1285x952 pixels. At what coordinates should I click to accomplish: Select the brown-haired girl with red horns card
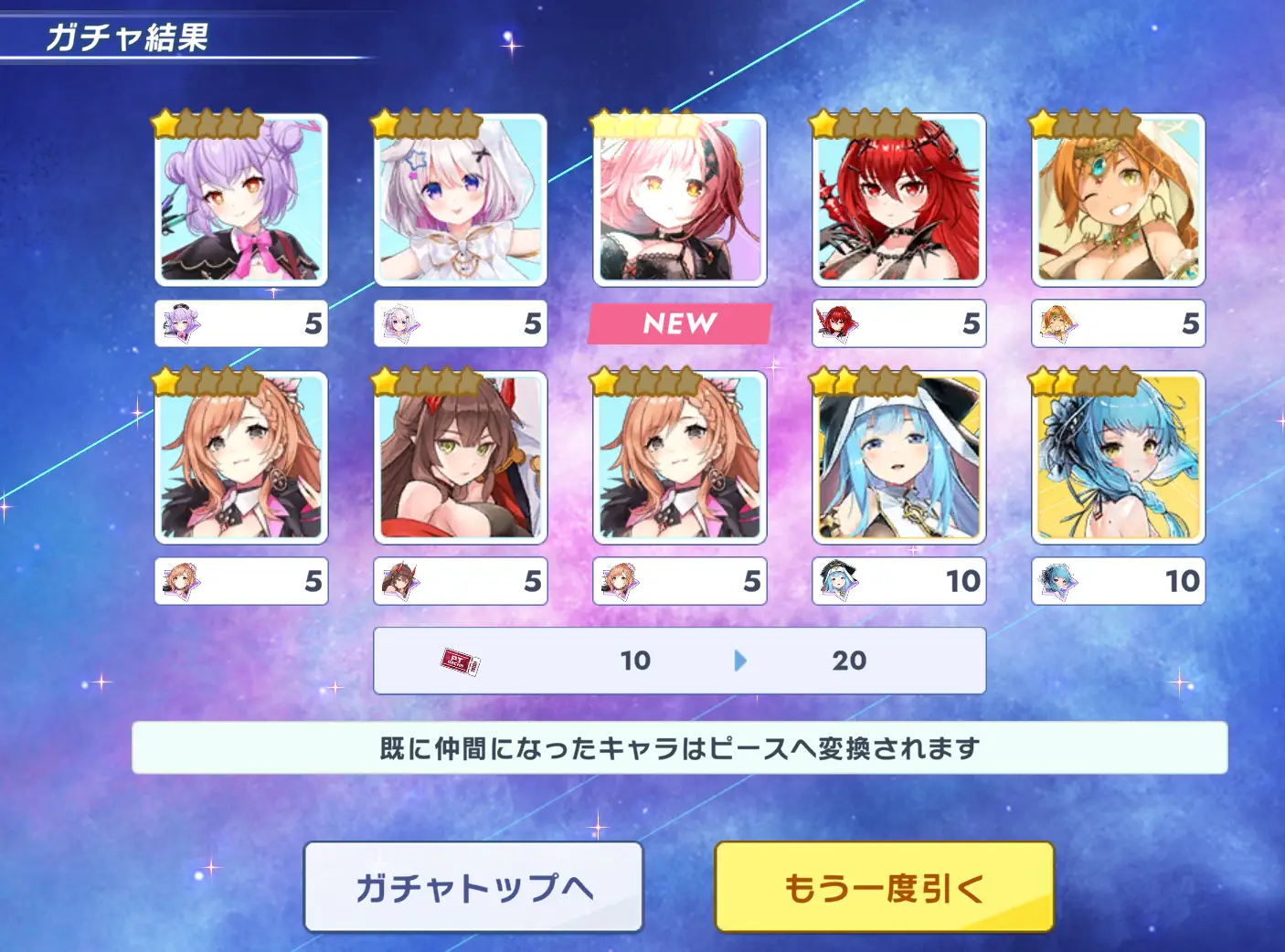461,457
